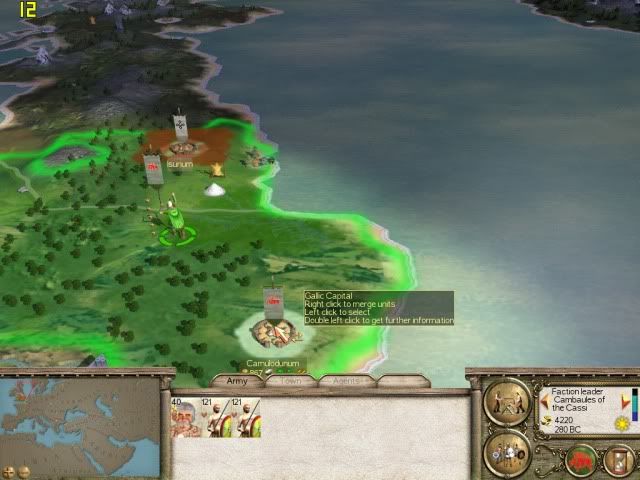Show the Agents tab
Screen dimensions: 640x480
pos(347,381)
